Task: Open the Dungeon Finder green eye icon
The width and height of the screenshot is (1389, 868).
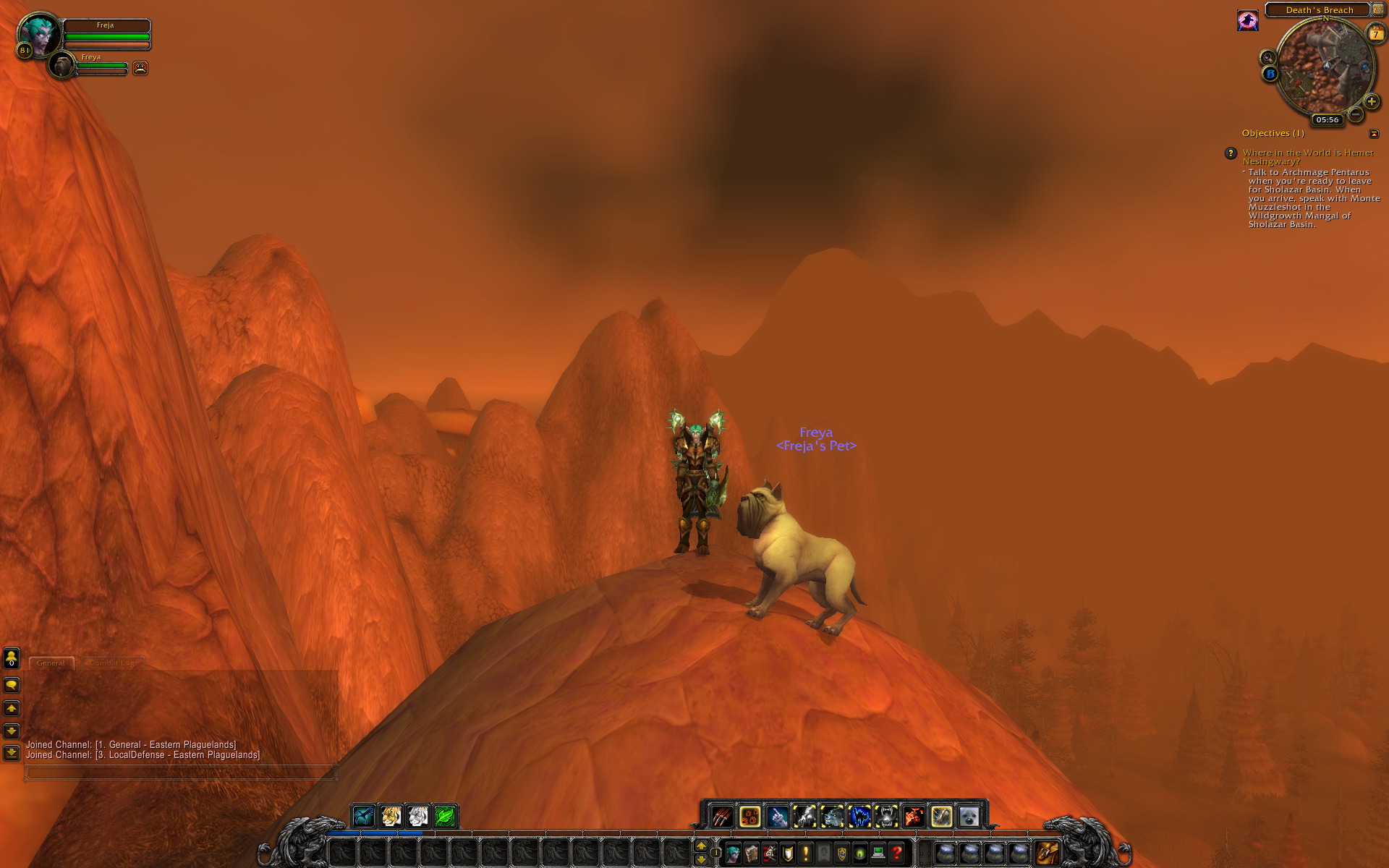Action: [859, 855]
